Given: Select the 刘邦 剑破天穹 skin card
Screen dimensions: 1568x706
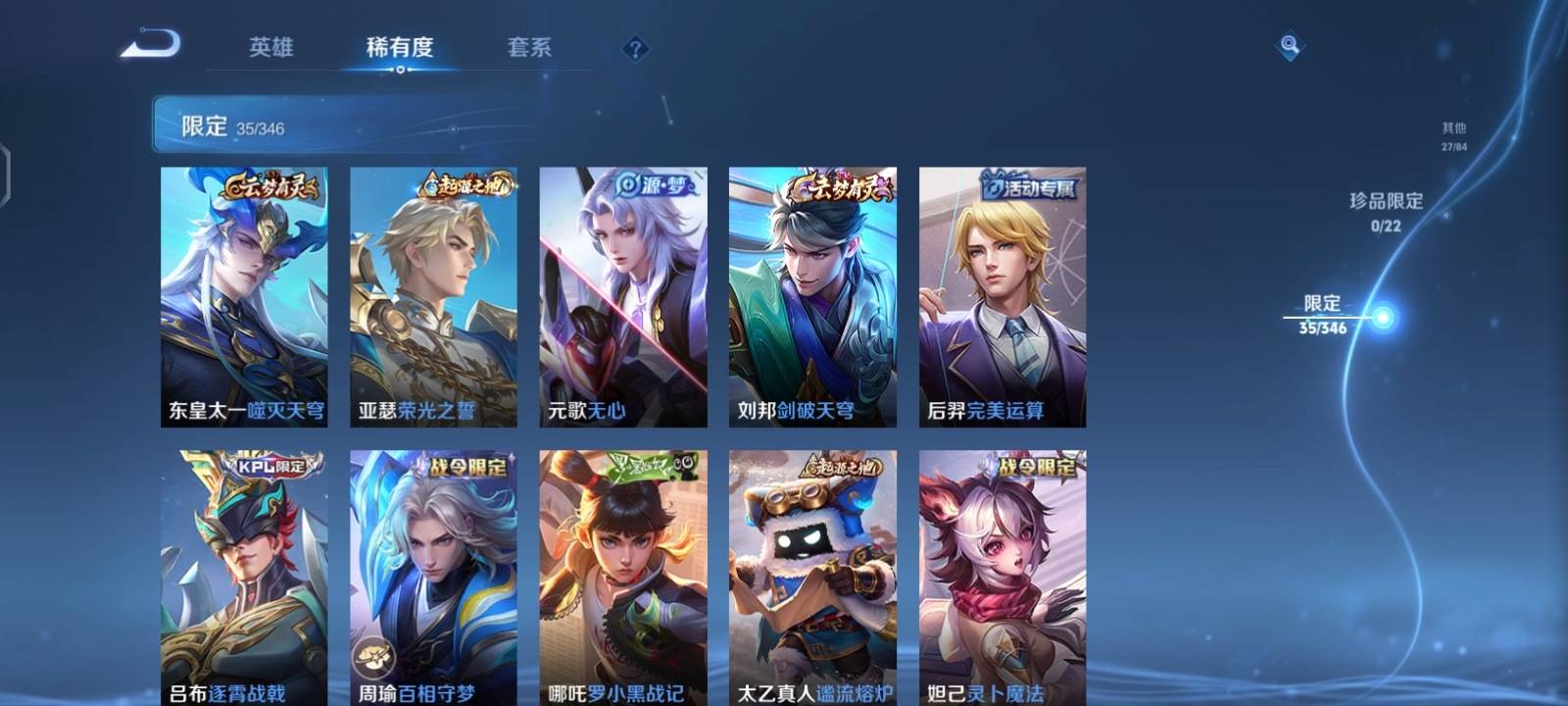Looking at the screenshot, I should [x=812, y=296].
